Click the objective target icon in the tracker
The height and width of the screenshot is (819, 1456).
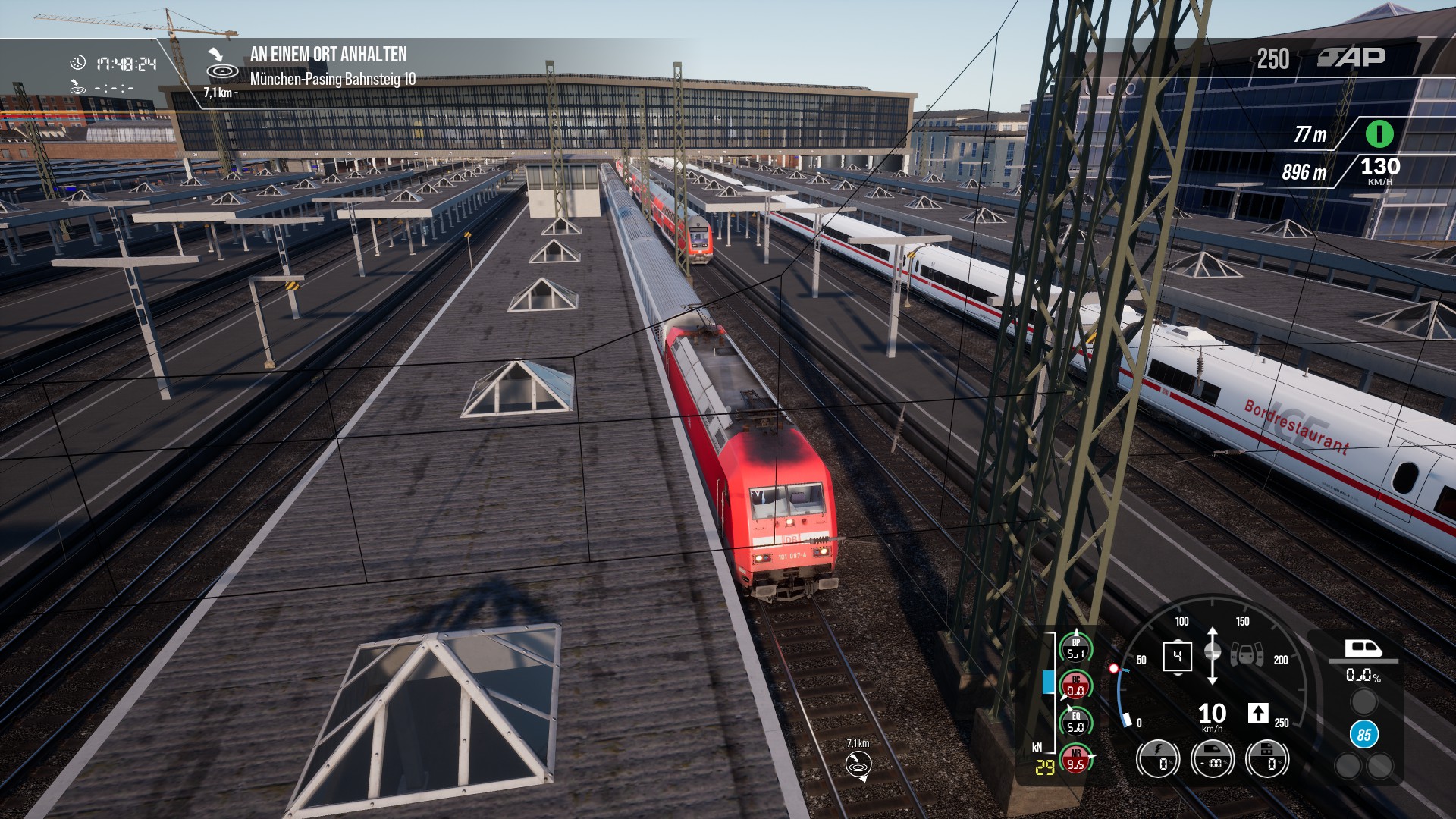tap(221, 67)
